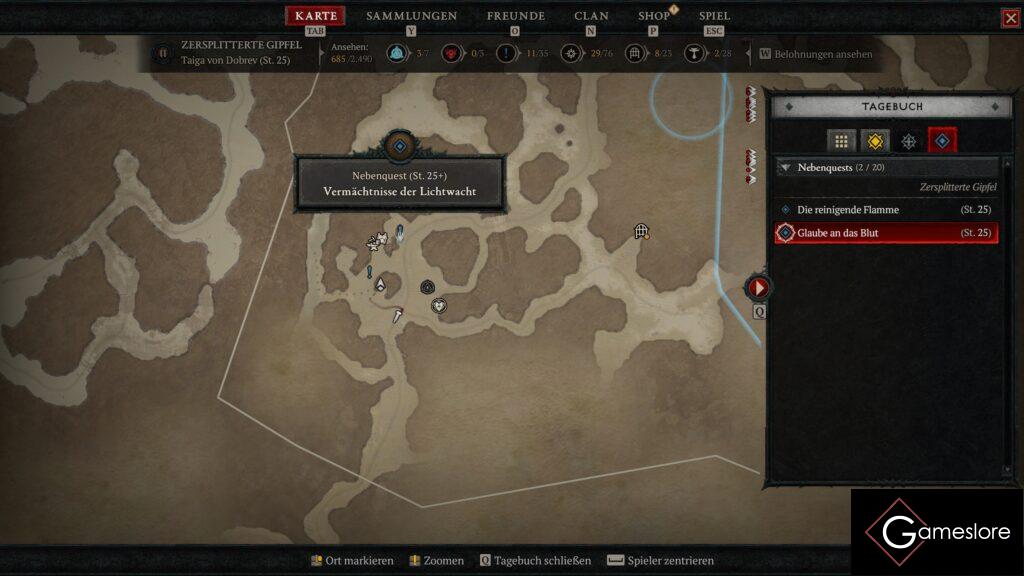1024x576 pixels.
Task: Select the Karte tab
Action: pos(316,16)
